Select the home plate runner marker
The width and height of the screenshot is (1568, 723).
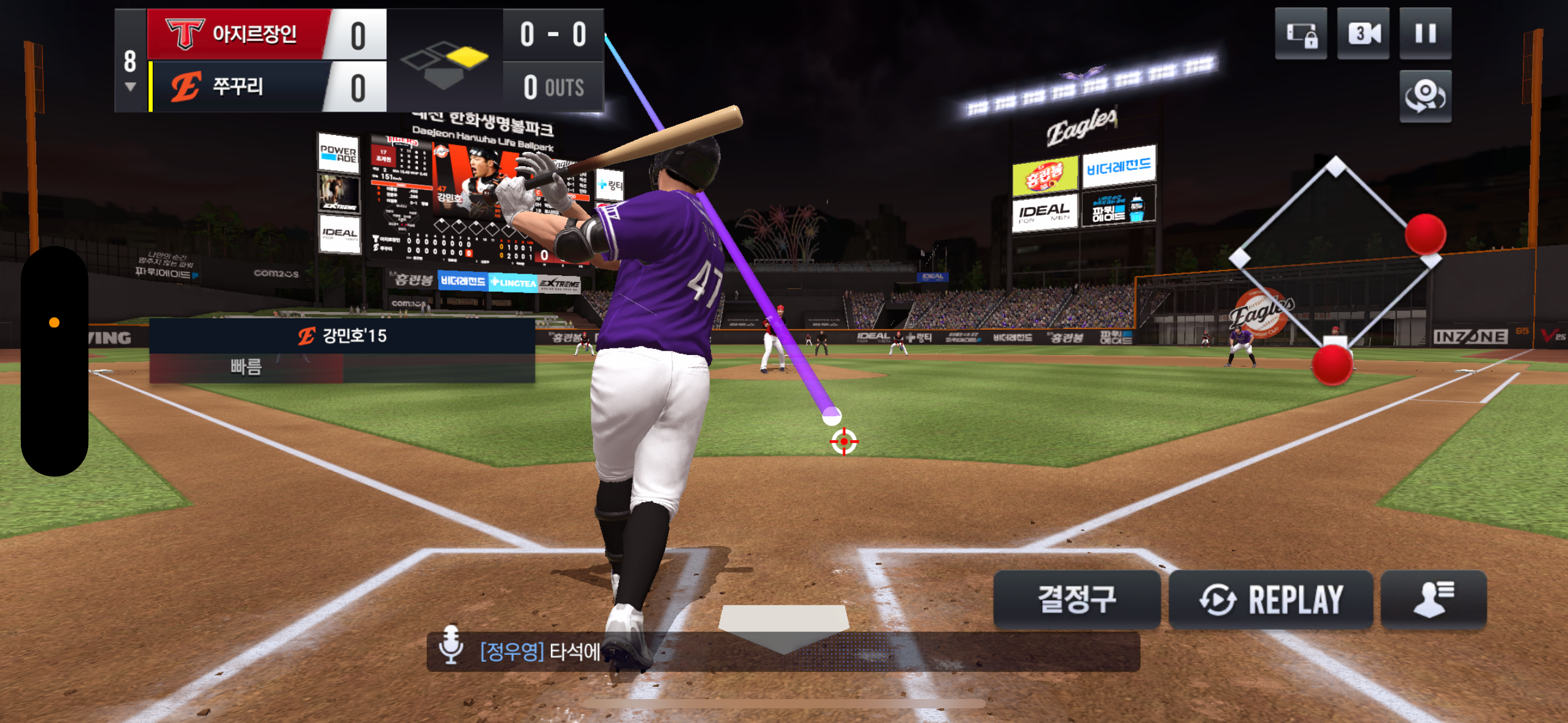pyautogui.click(x=1332, y=365)
